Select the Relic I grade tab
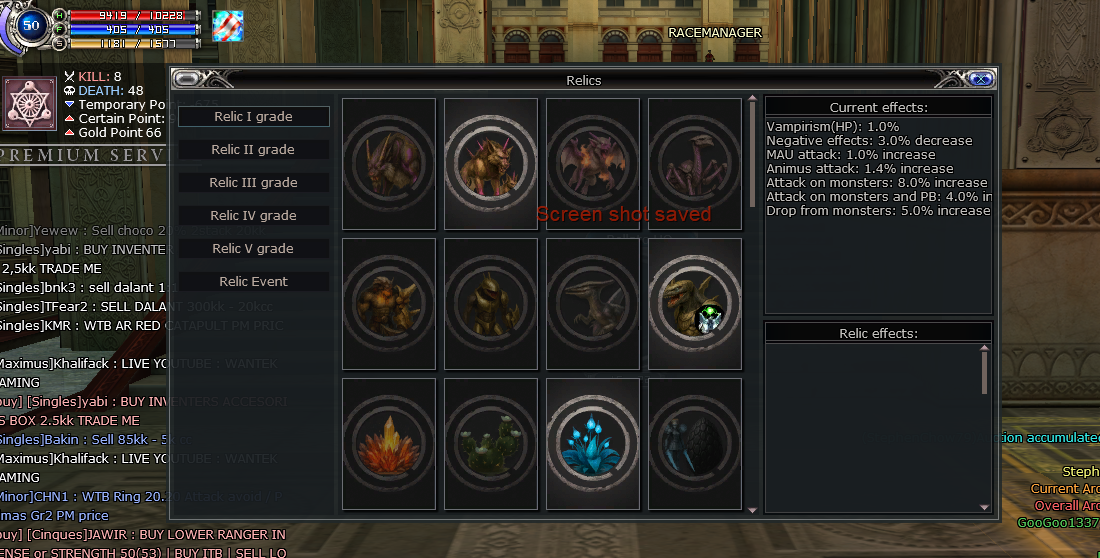 click(253, 117)
